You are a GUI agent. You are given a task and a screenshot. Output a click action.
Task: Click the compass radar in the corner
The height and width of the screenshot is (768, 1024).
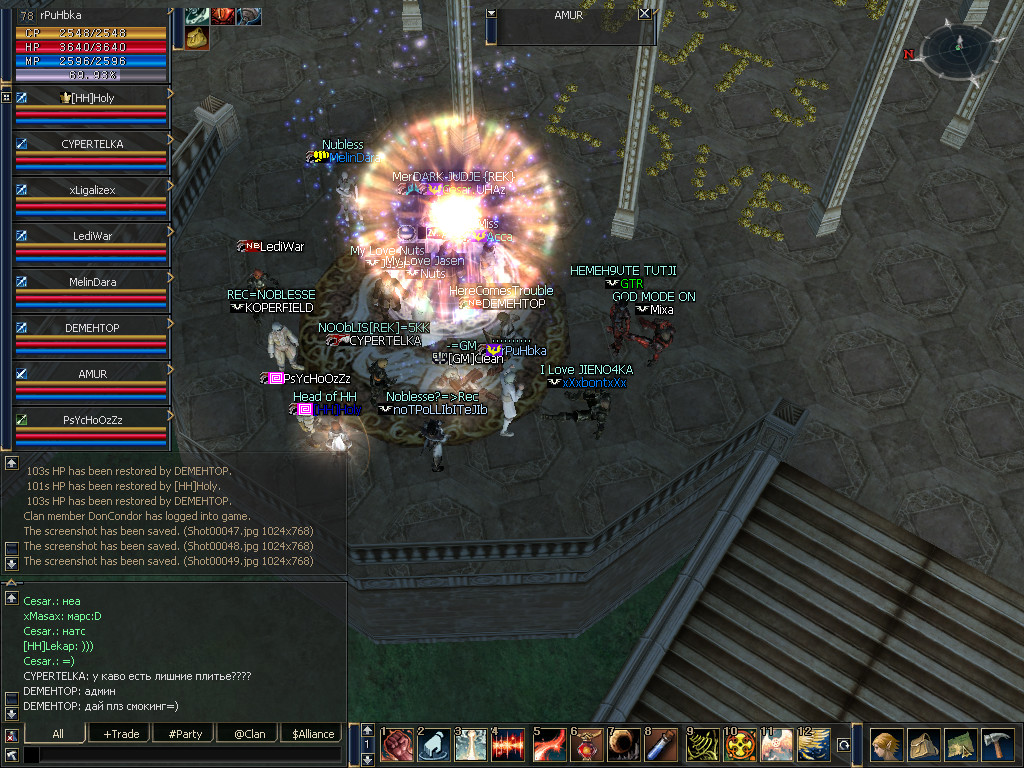point(958,45)
